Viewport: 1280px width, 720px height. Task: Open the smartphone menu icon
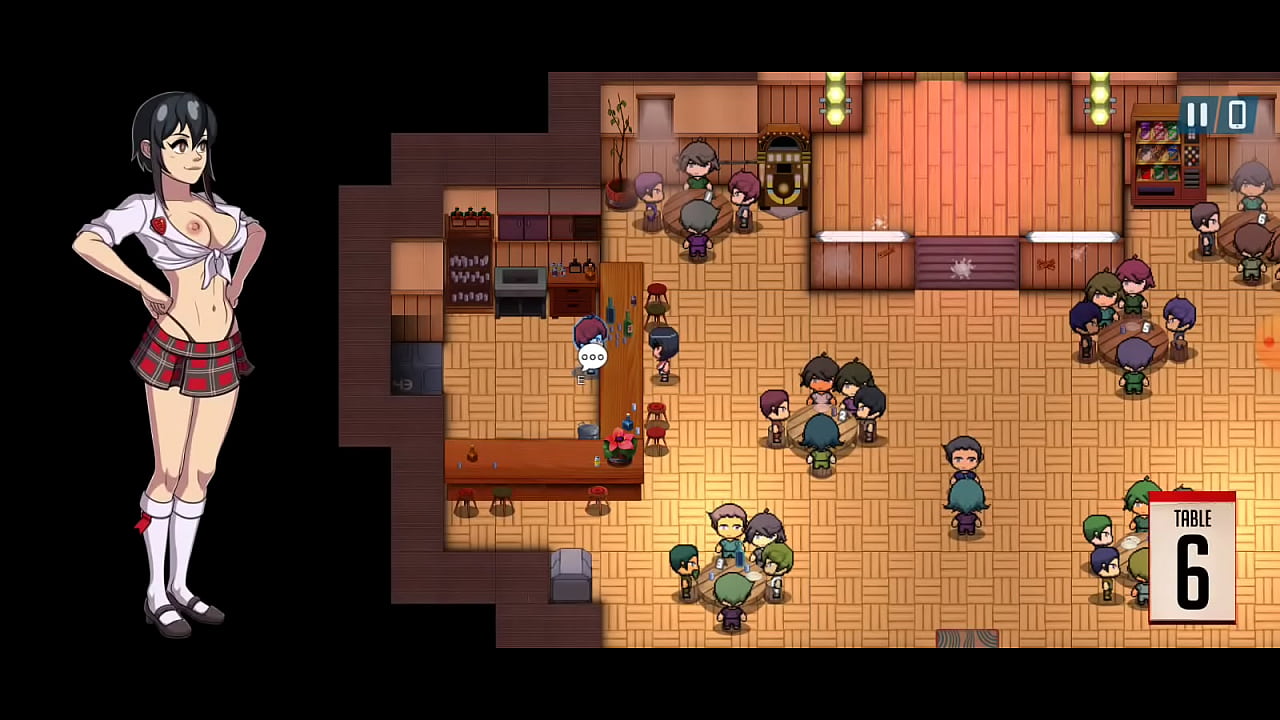point(1237,115)
